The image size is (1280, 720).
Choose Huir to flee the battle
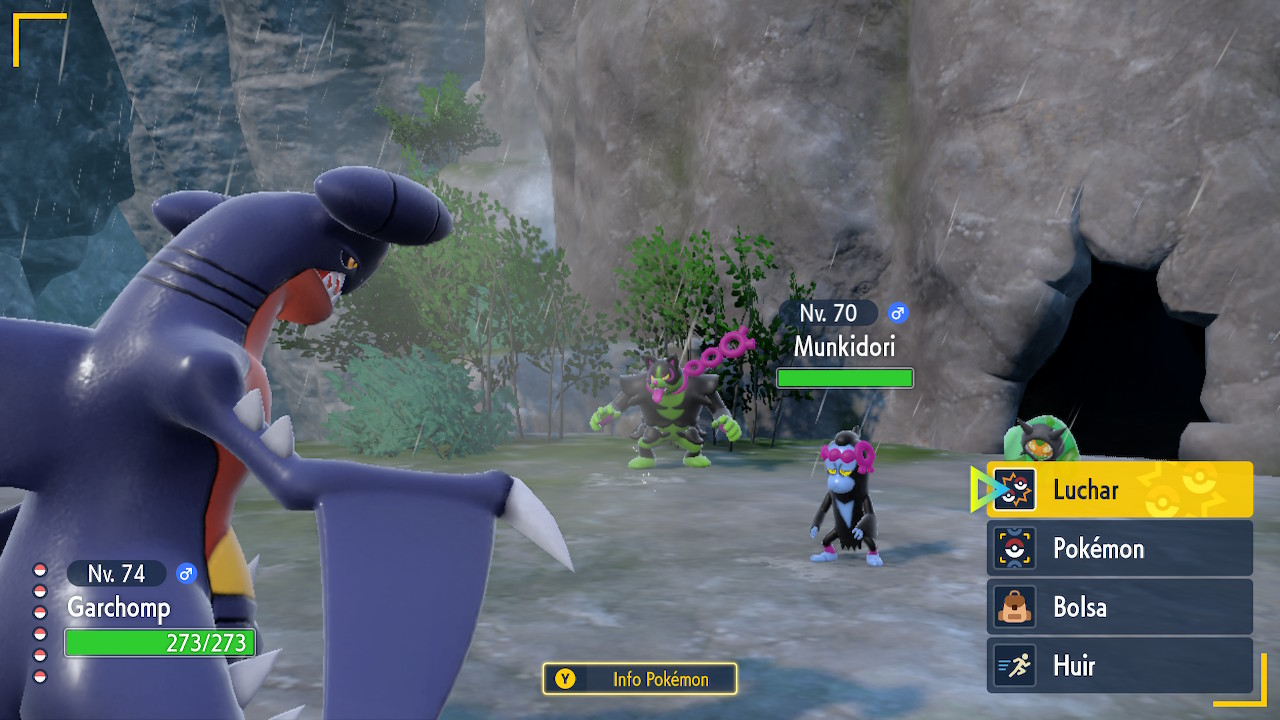coord(1119,665)
